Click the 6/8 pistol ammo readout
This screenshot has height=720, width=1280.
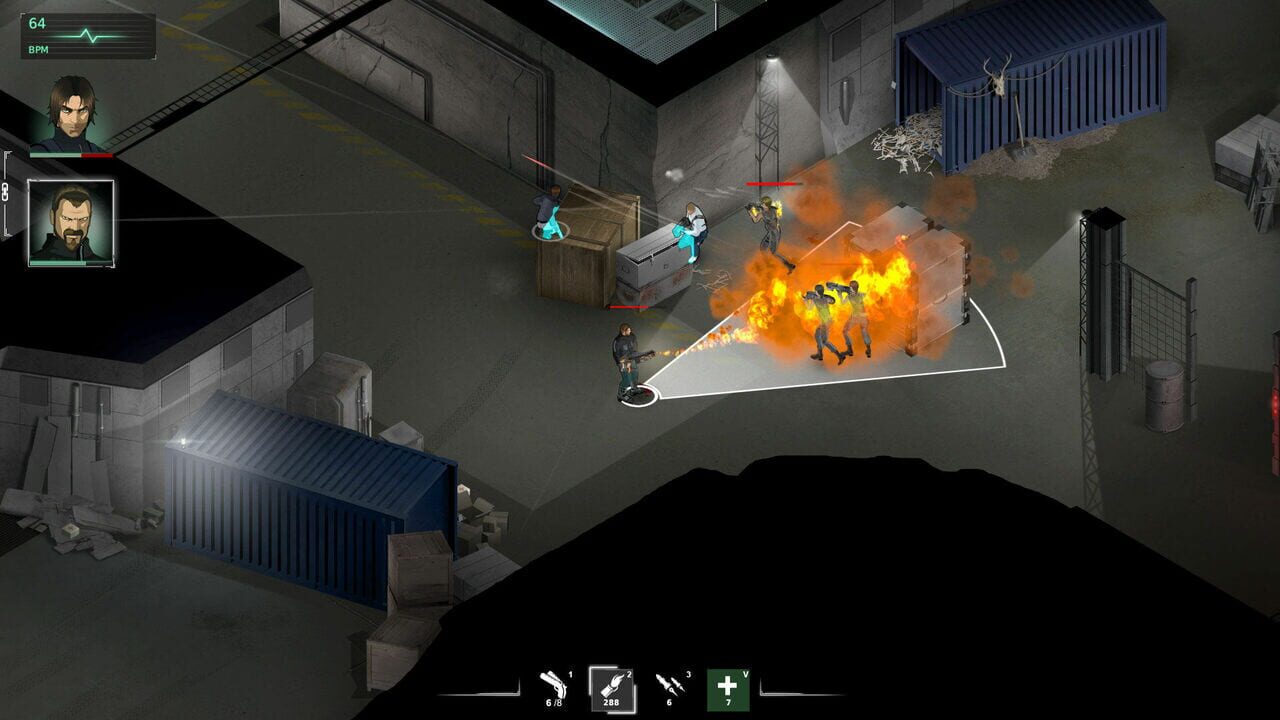pos(554,702)
